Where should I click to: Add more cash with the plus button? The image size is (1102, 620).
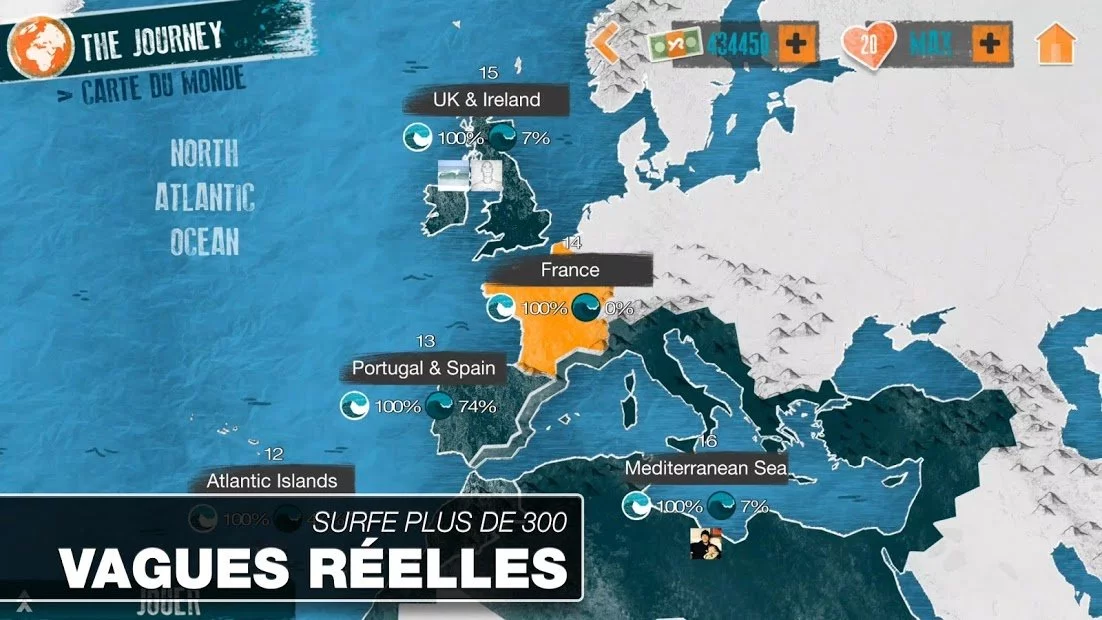coord(798,44)
